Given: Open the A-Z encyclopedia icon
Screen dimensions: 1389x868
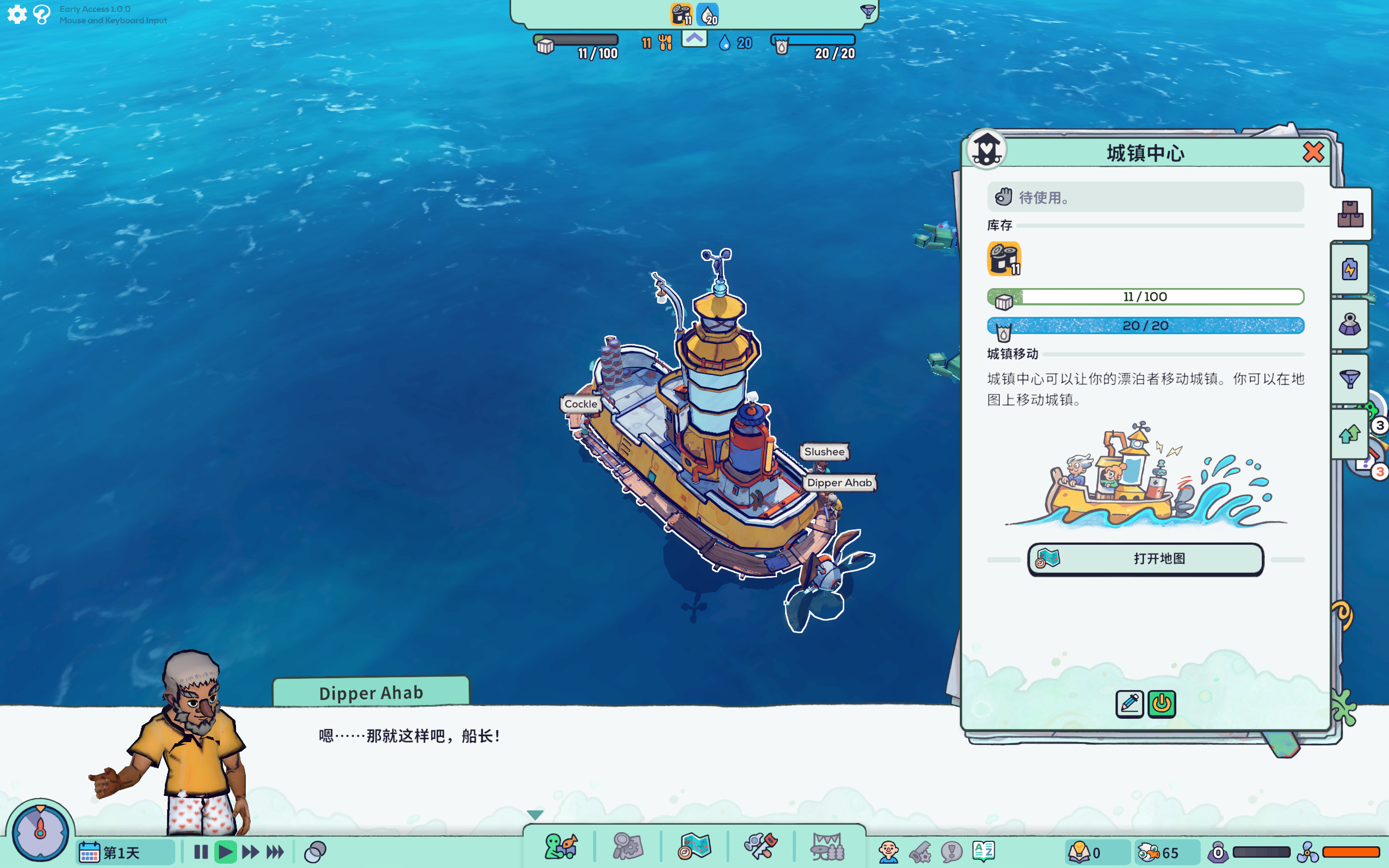Looking at the screenshot, I should coord(984,852).
